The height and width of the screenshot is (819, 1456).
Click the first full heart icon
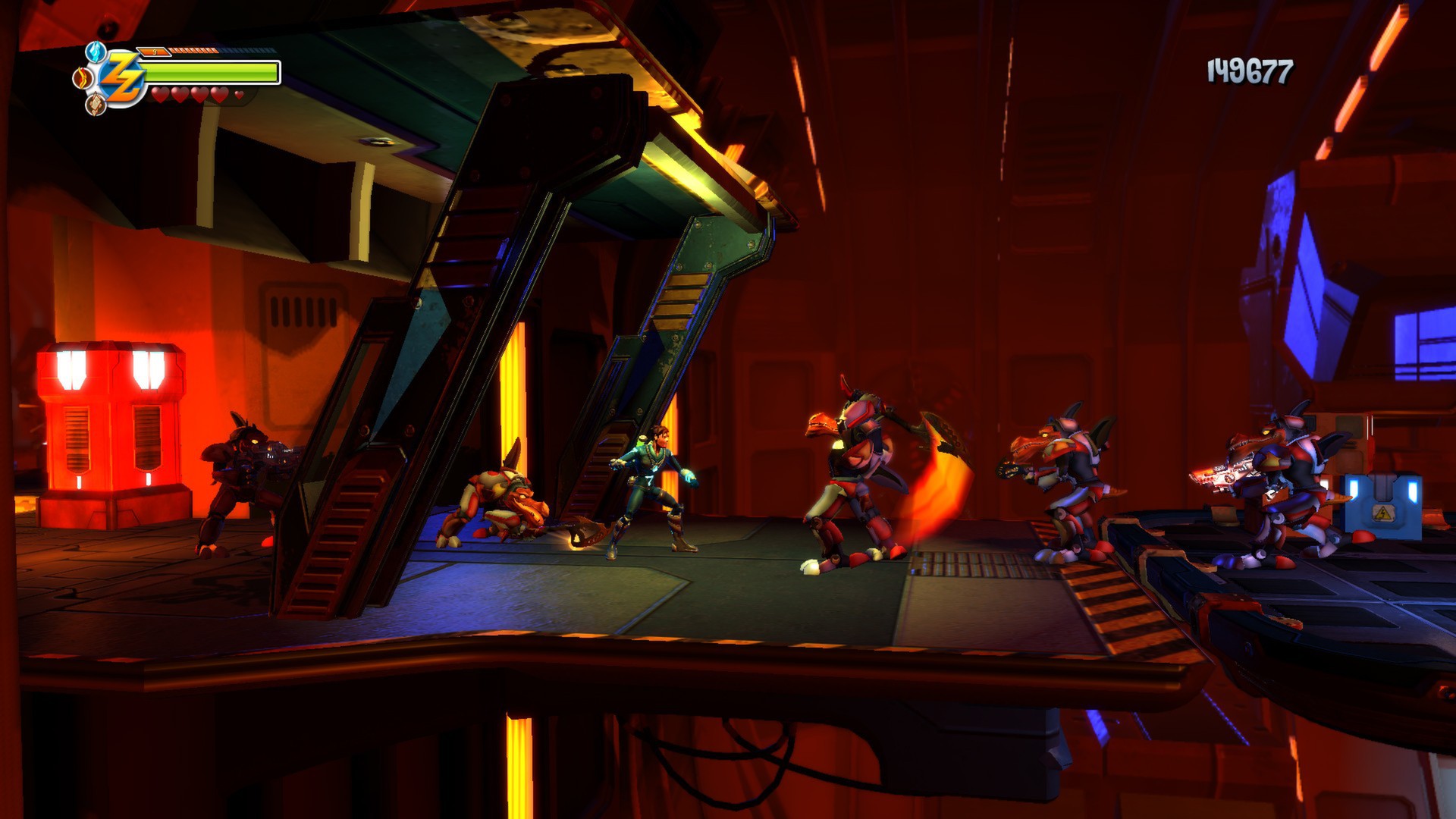pos(159,96)
